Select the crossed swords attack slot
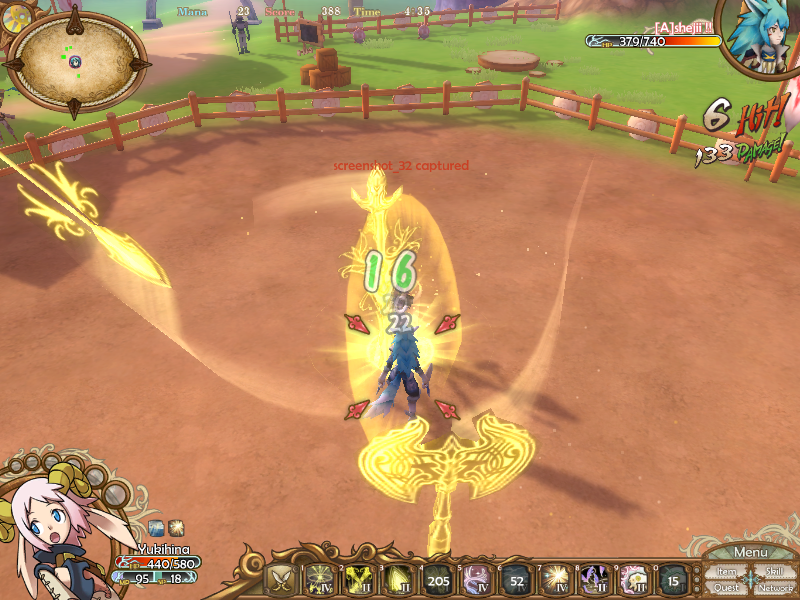The height and width of the screenshot is (600, 800). 282,579
